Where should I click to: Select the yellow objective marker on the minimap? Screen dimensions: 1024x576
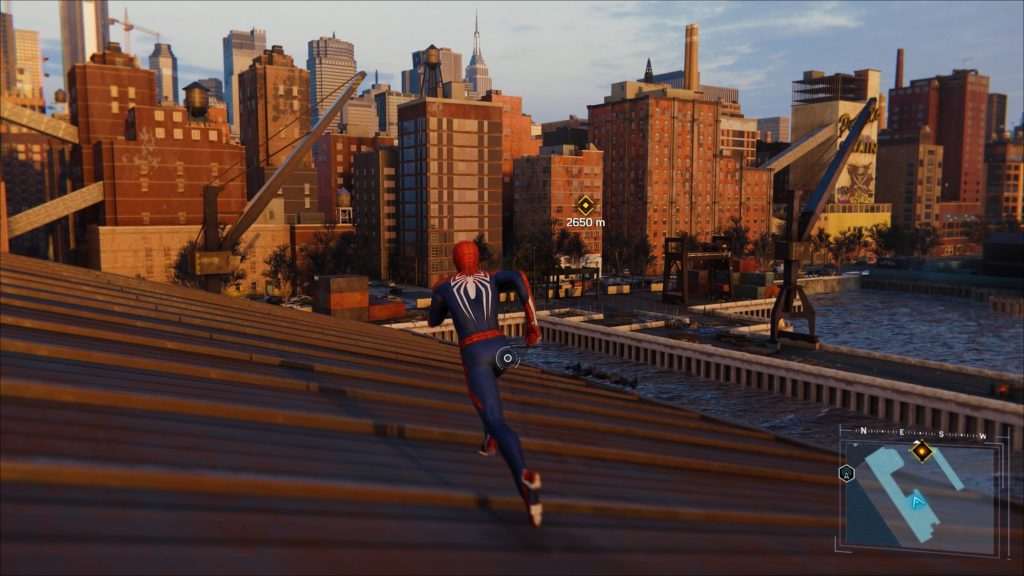pyautogui.click(x=921, y=452)
